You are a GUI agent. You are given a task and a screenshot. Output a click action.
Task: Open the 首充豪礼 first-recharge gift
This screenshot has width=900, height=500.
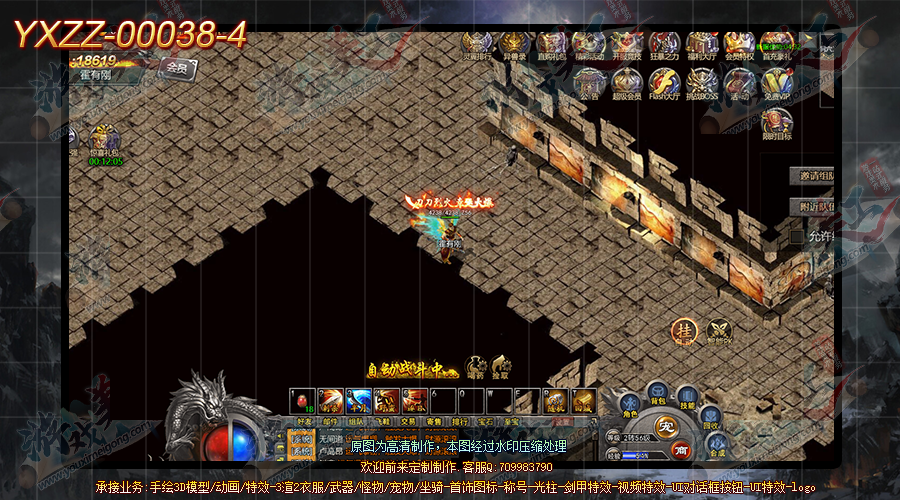[x=777, y=45]
